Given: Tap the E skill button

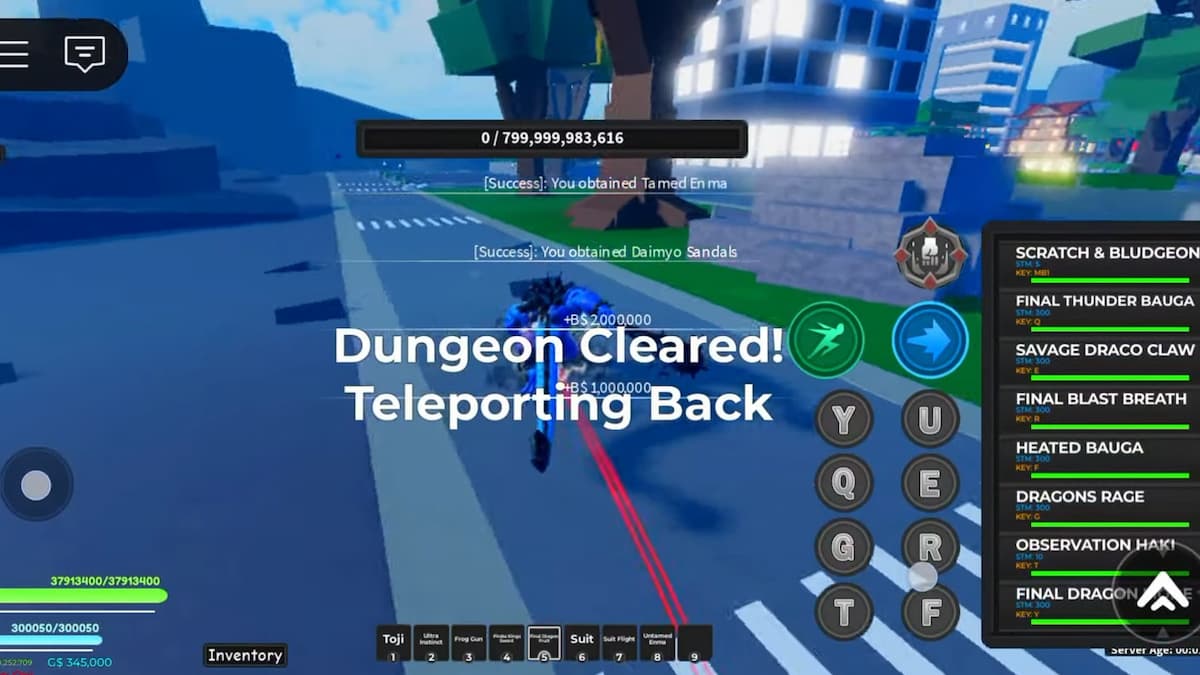Looking at the screenshot, I should point(930,484).
